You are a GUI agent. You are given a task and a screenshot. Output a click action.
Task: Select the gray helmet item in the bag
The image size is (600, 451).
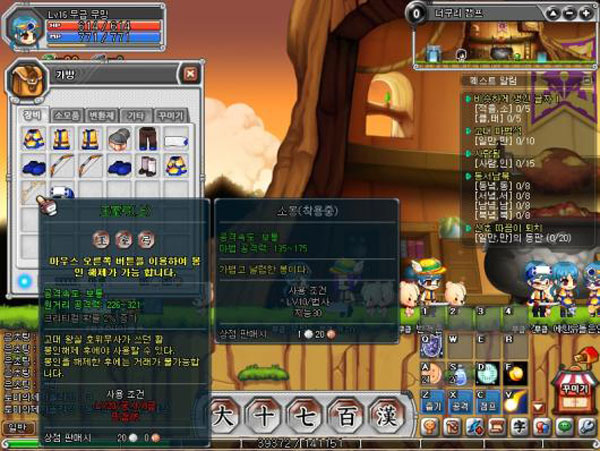point(119,139)
